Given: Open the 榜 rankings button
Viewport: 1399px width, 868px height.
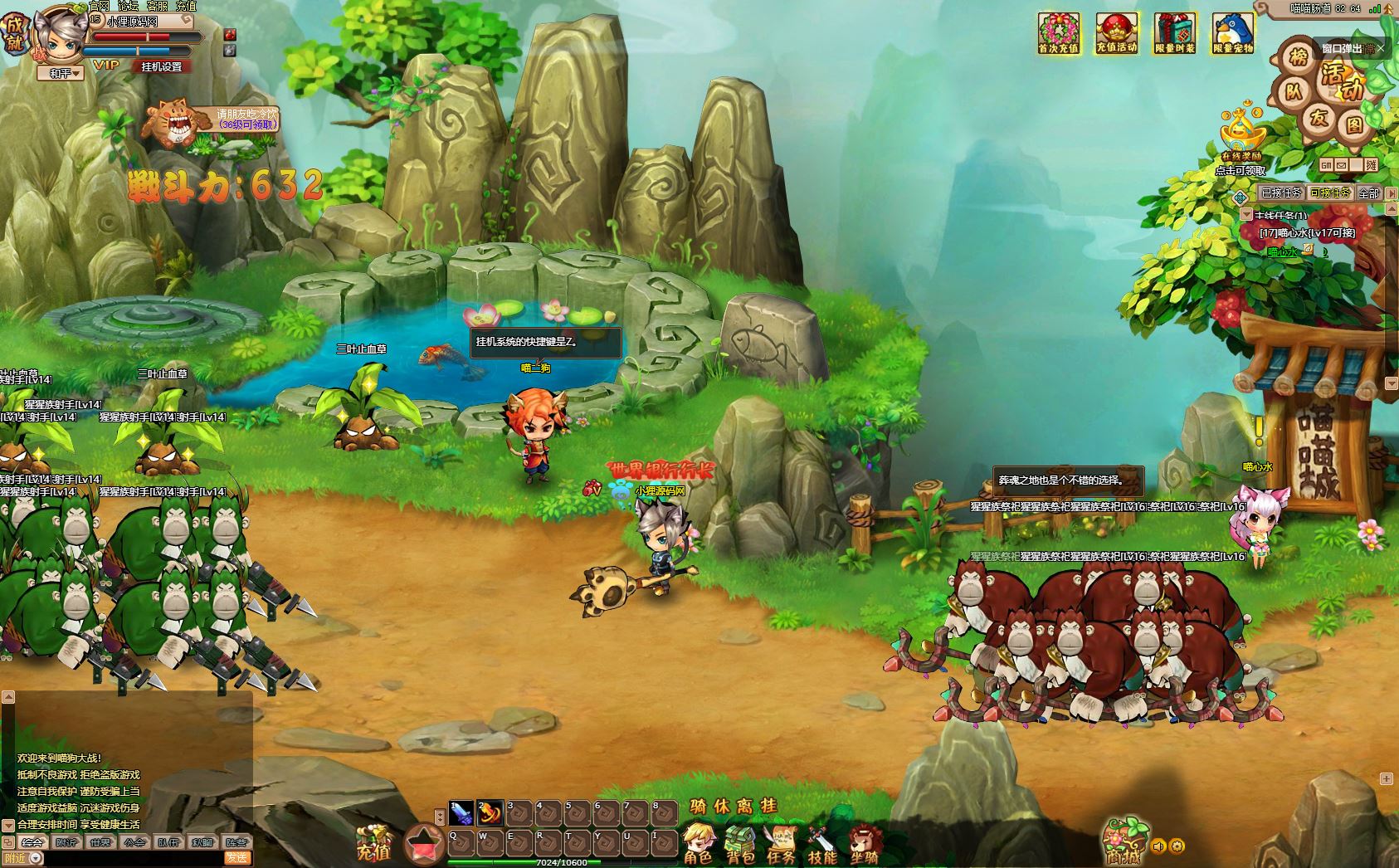Looking at the screenshot, I should (x=1298, y=57).
